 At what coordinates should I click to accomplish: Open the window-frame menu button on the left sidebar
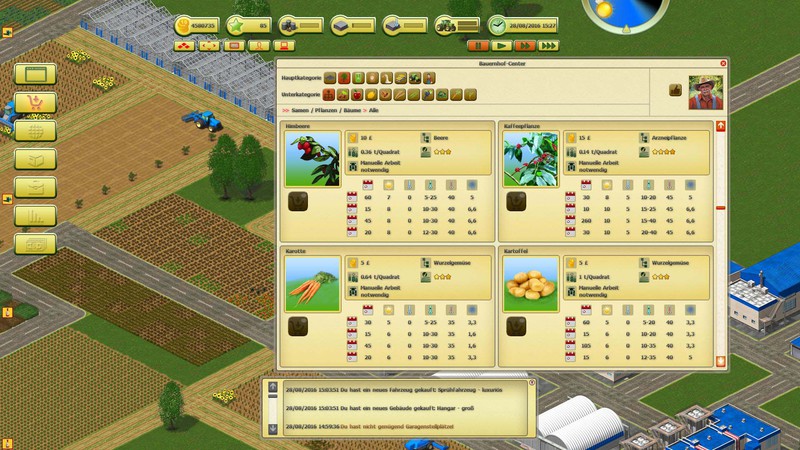click(x=35, y=74)
